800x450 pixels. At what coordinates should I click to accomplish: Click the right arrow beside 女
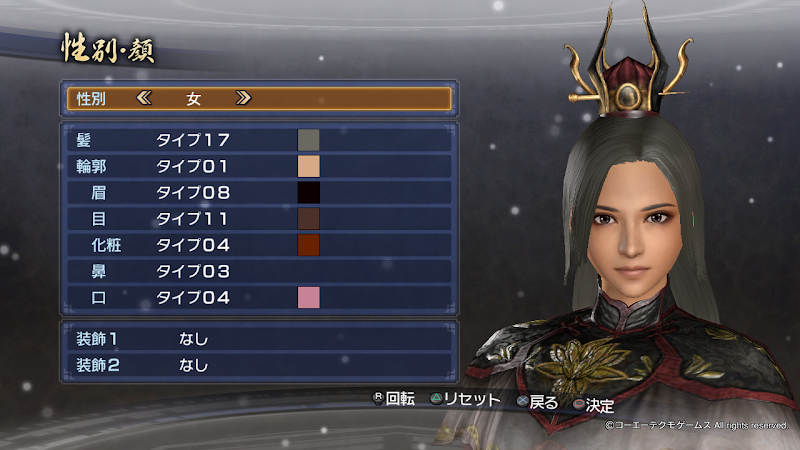tap(243, 99)
